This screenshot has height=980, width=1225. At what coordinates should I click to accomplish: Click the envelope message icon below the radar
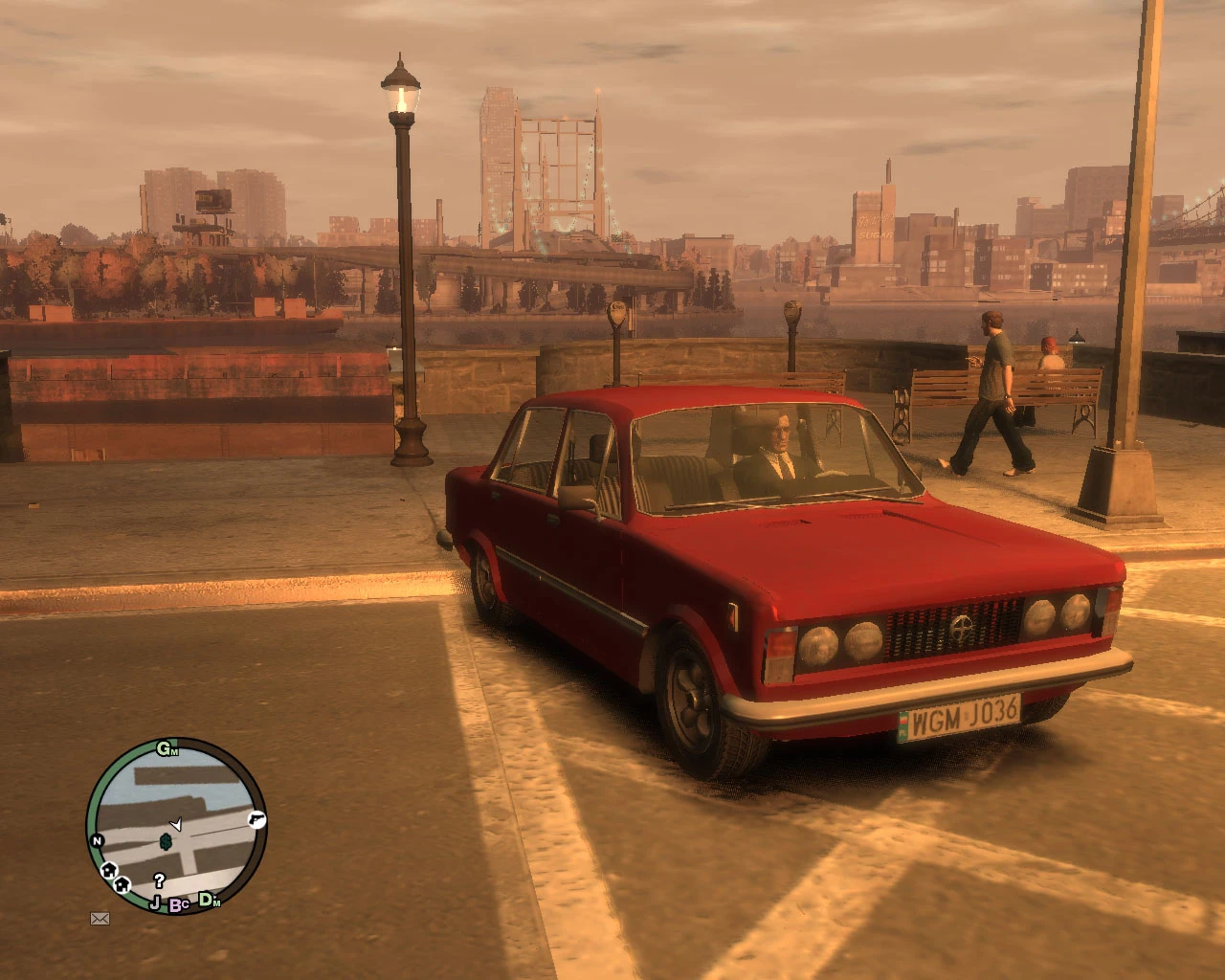coord(100,917)
